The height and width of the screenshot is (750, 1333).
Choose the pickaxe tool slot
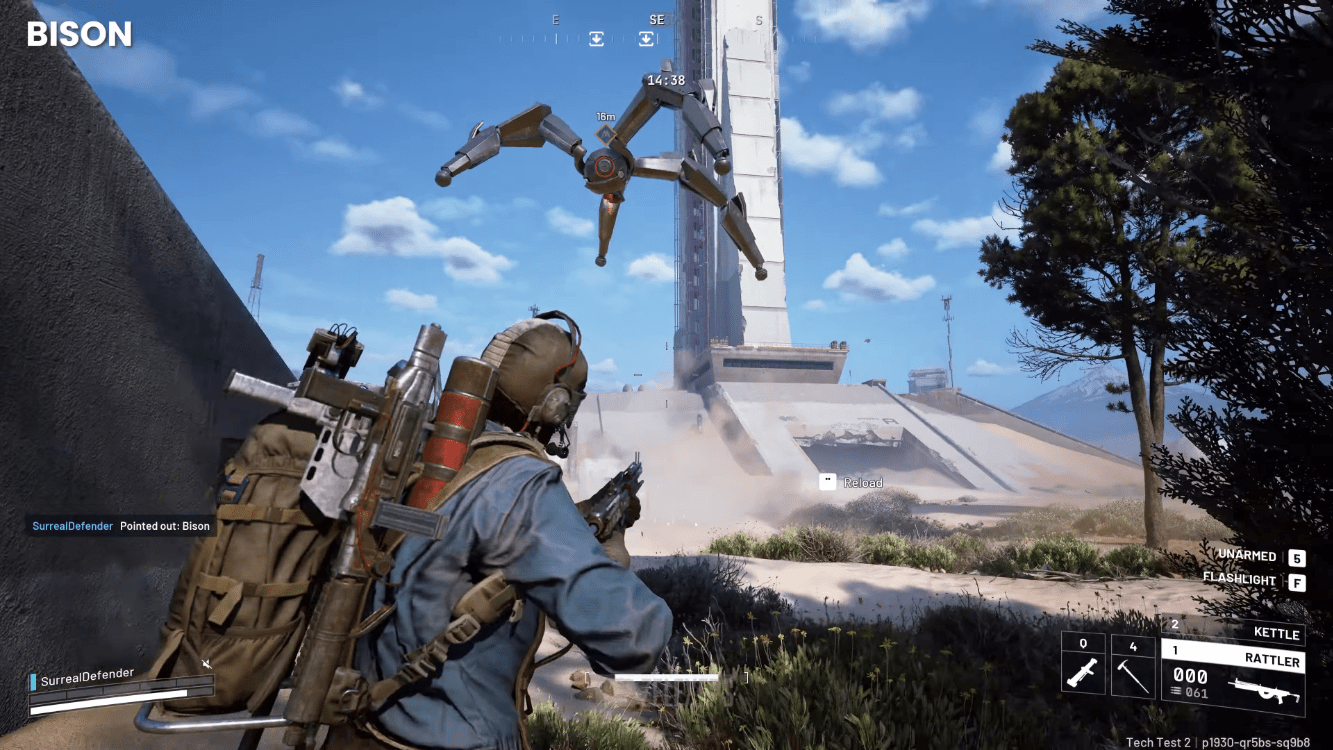(x=1133, y=667)
